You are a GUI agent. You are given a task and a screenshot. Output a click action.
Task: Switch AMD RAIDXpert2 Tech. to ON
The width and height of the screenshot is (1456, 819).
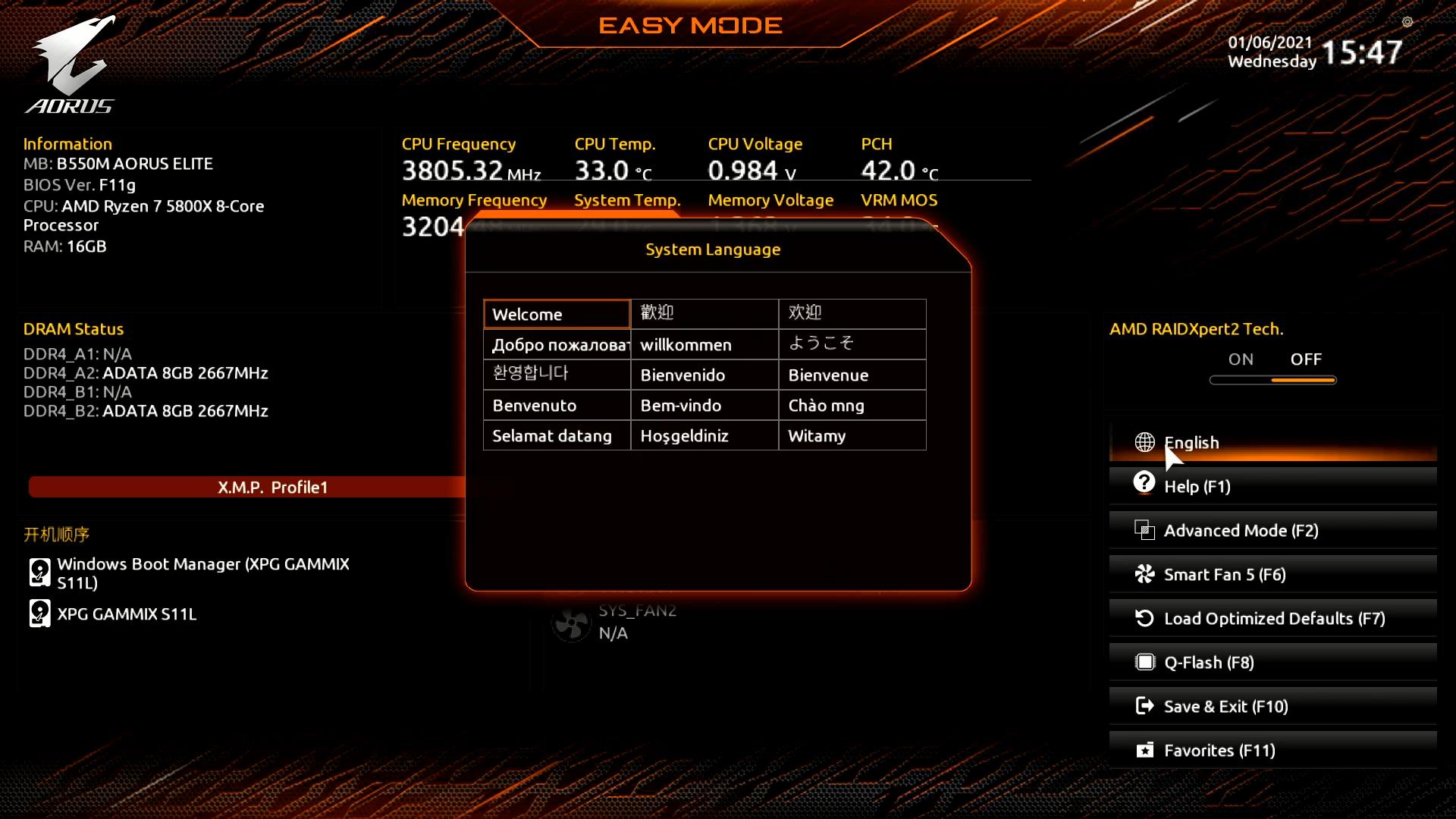click(x=1241, y=359)
